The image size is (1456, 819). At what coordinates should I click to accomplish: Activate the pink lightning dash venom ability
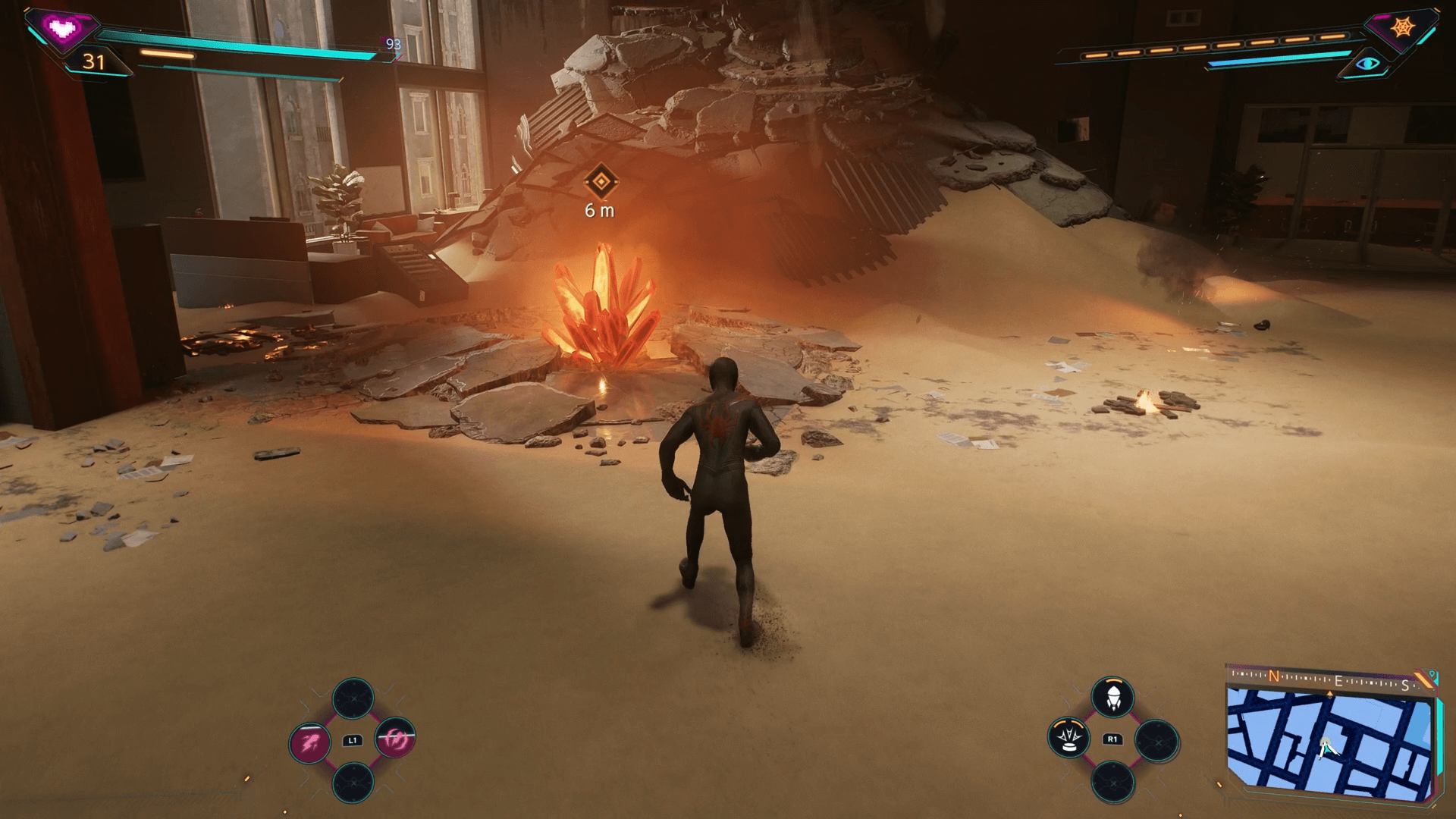tap(310, 740)
